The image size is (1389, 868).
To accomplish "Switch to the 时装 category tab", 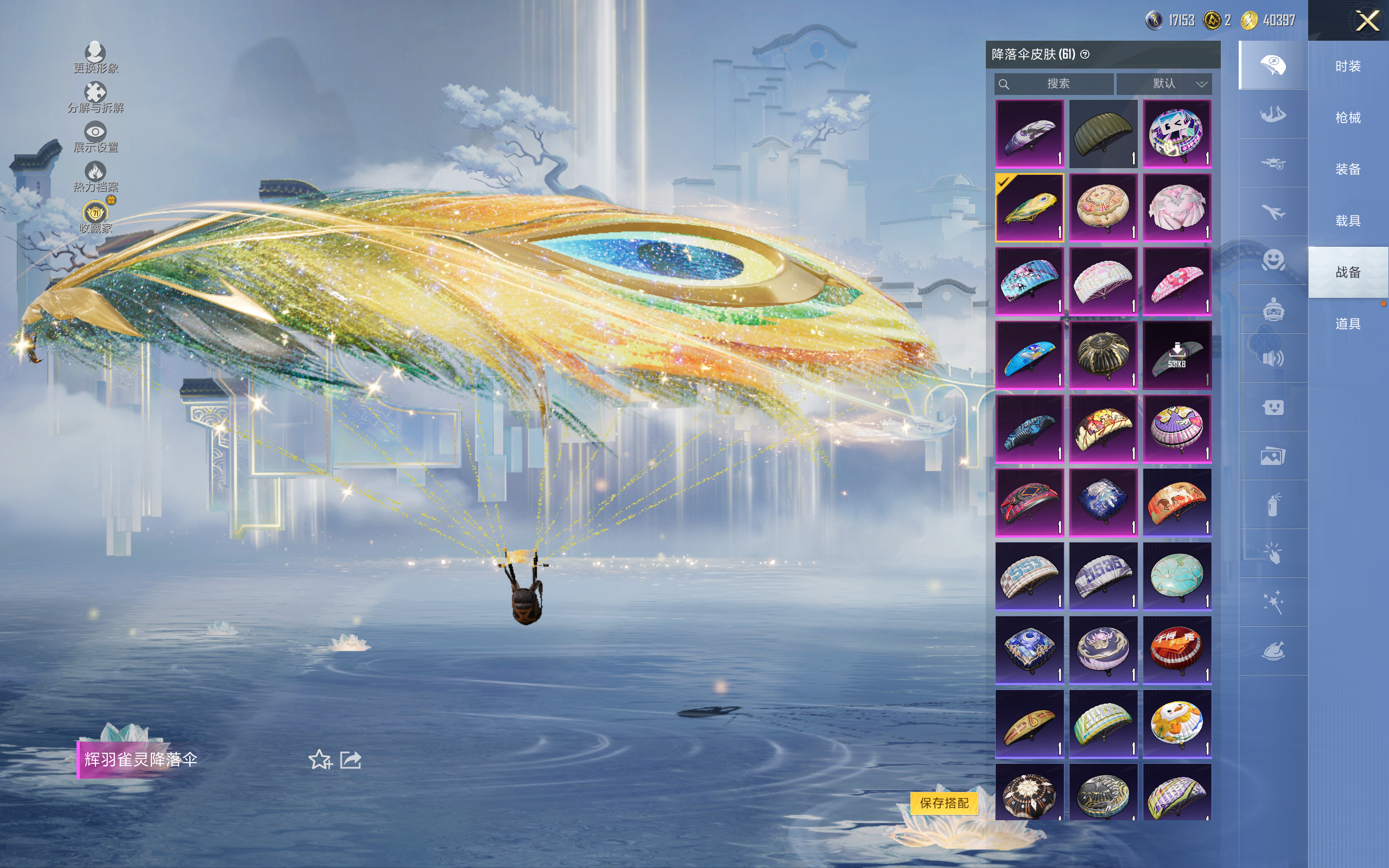I will (x=1348, y=66).
